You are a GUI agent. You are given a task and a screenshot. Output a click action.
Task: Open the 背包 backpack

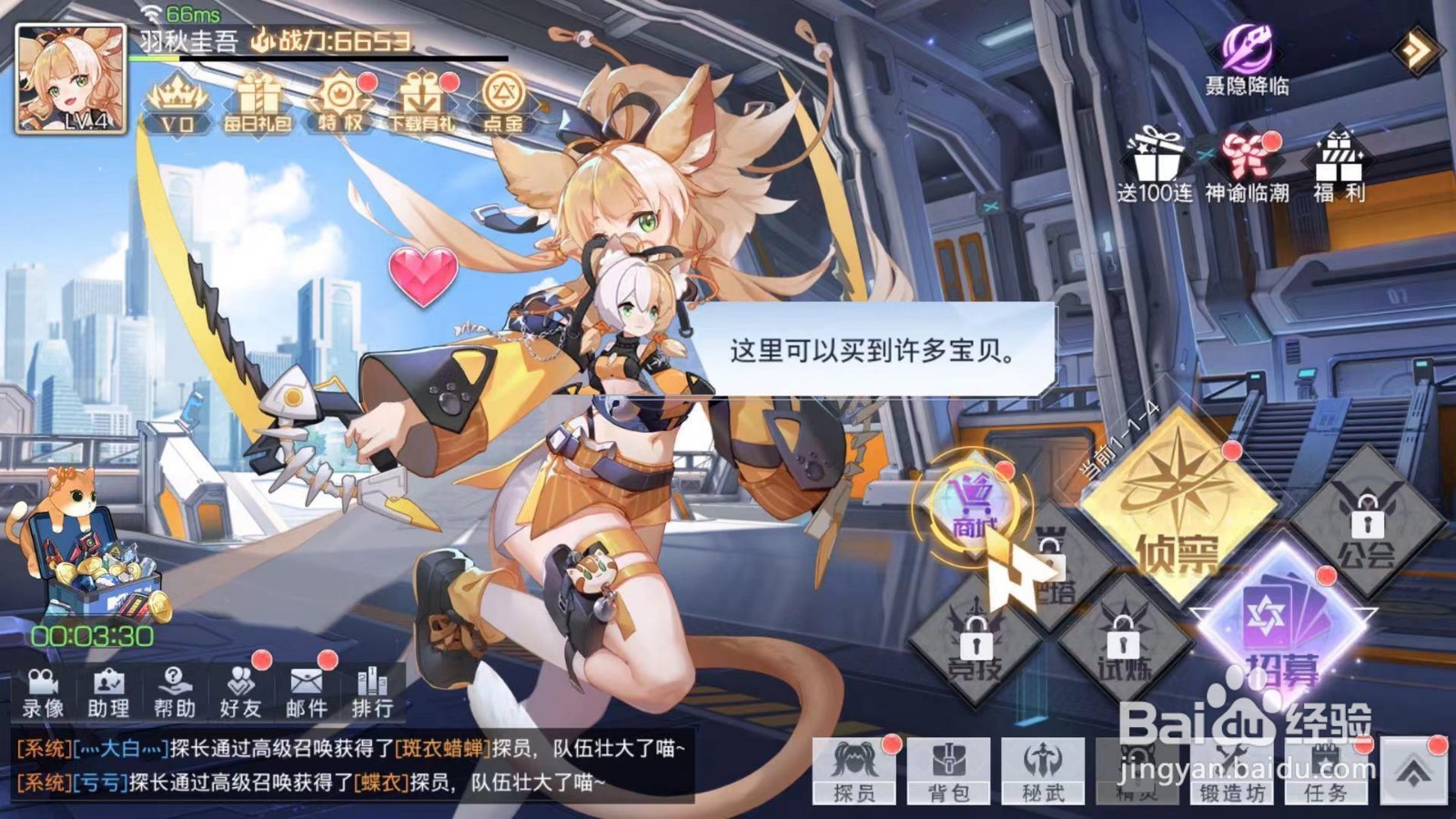[x=949, y=778]
